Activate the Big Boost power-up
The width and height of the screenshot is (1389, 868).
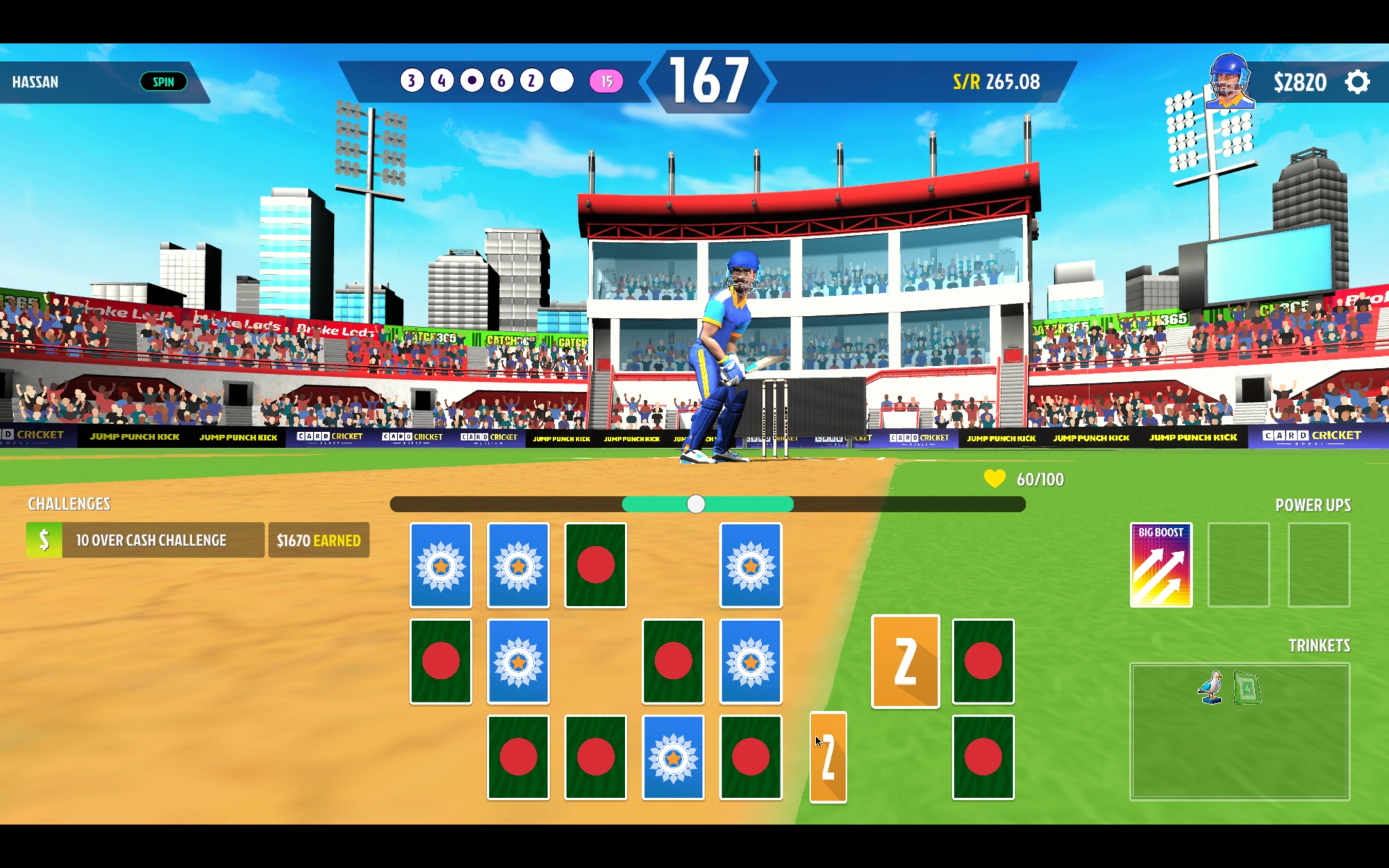pos(1161,565)
